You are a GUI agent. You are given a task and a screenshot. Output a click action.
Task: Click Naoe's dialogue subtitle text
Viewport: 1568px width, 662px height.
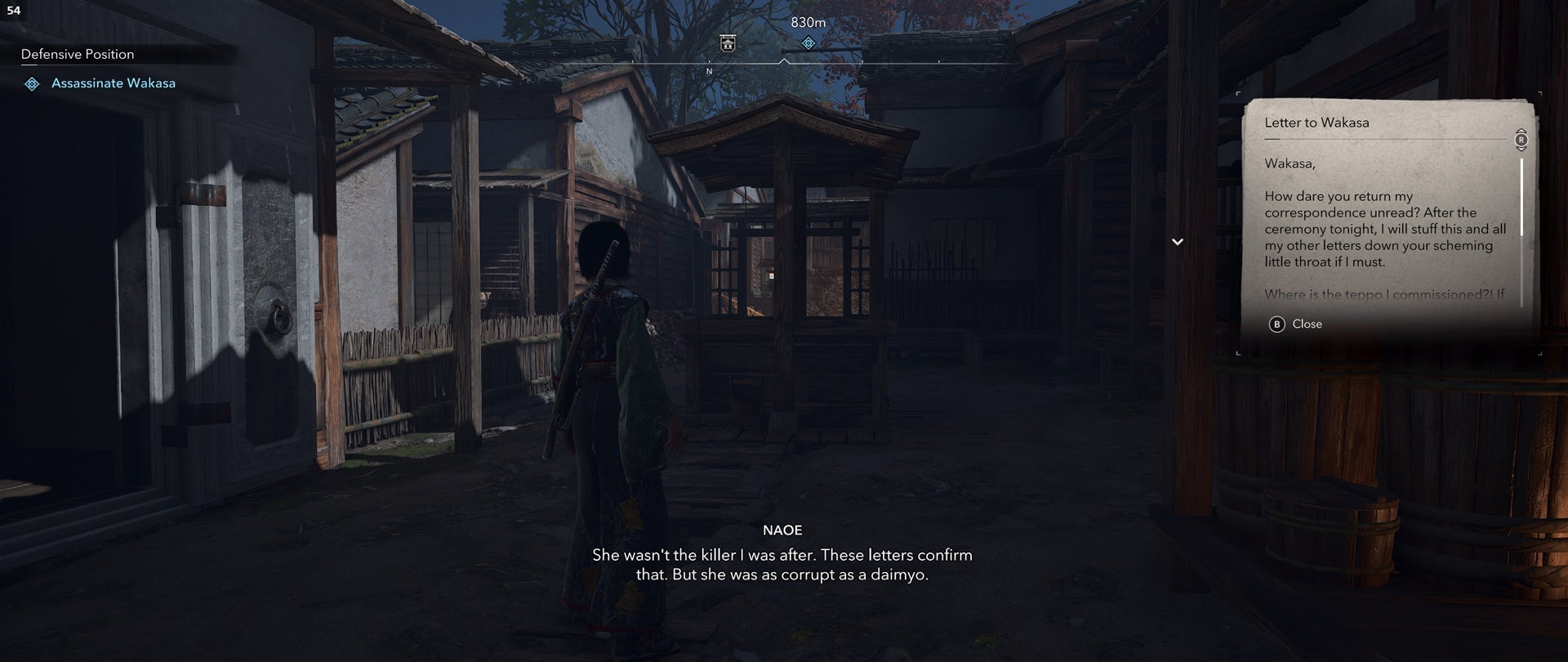click(x=782, y=566)
